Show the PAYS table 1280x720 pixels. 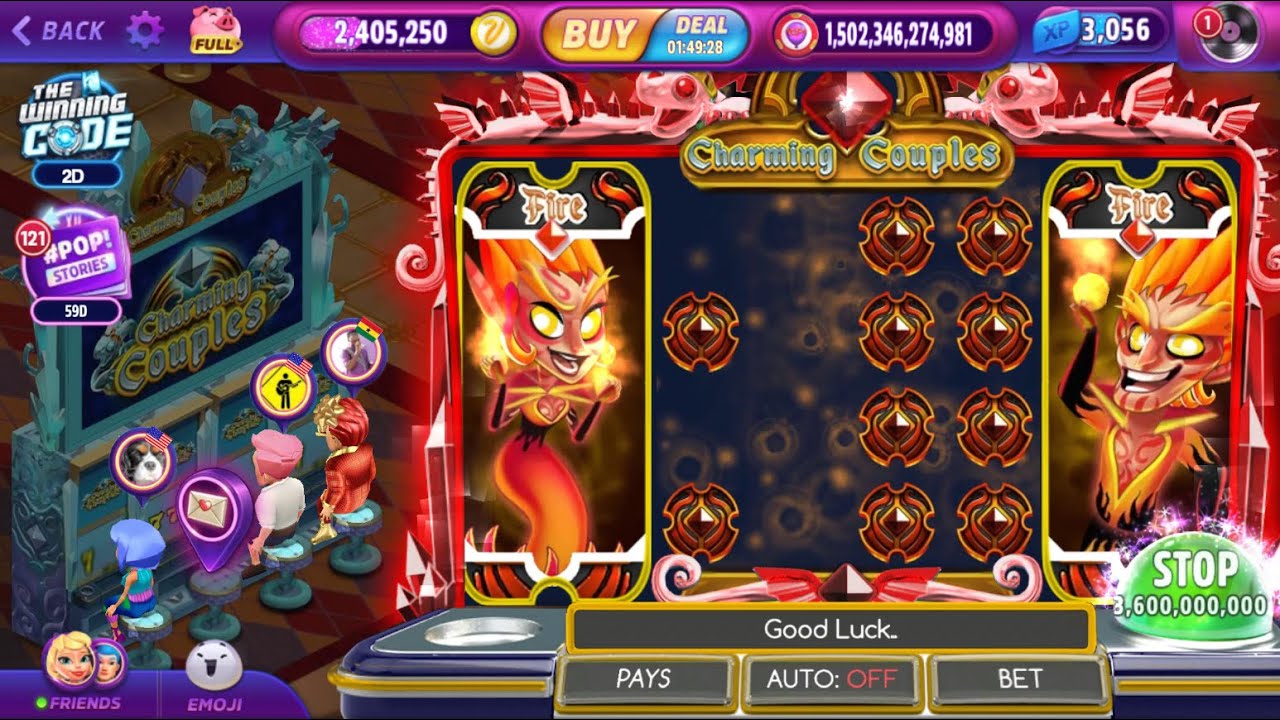pos(644,679)
